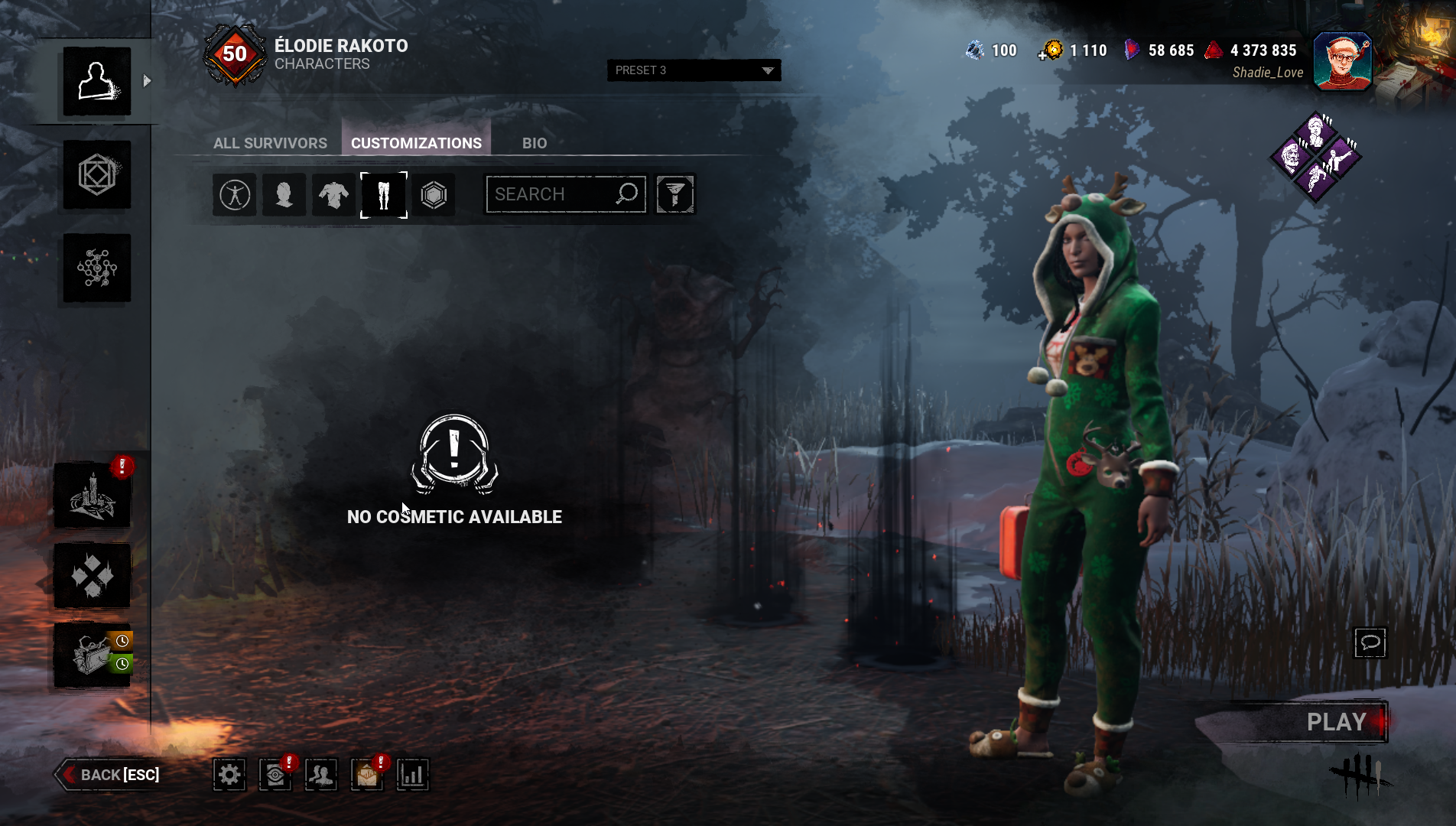The height and width of the screenshot is (826, 1456).
Task: Open the Characters menu icon
Action: click(x=97, y=81)
